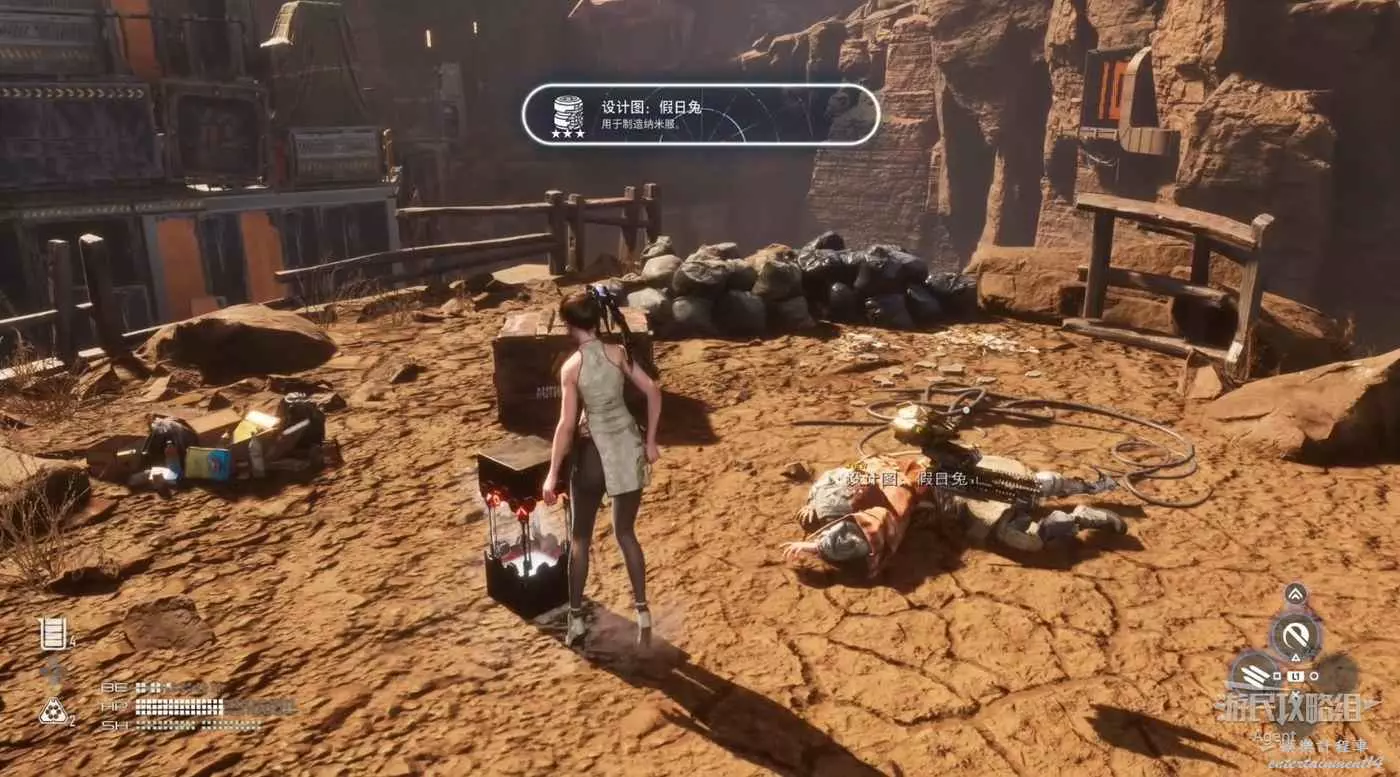Image resolution: width=1400 pixels, height=777 pixels.
Task: Select the healing potion item with count 4
Action: 53,633
